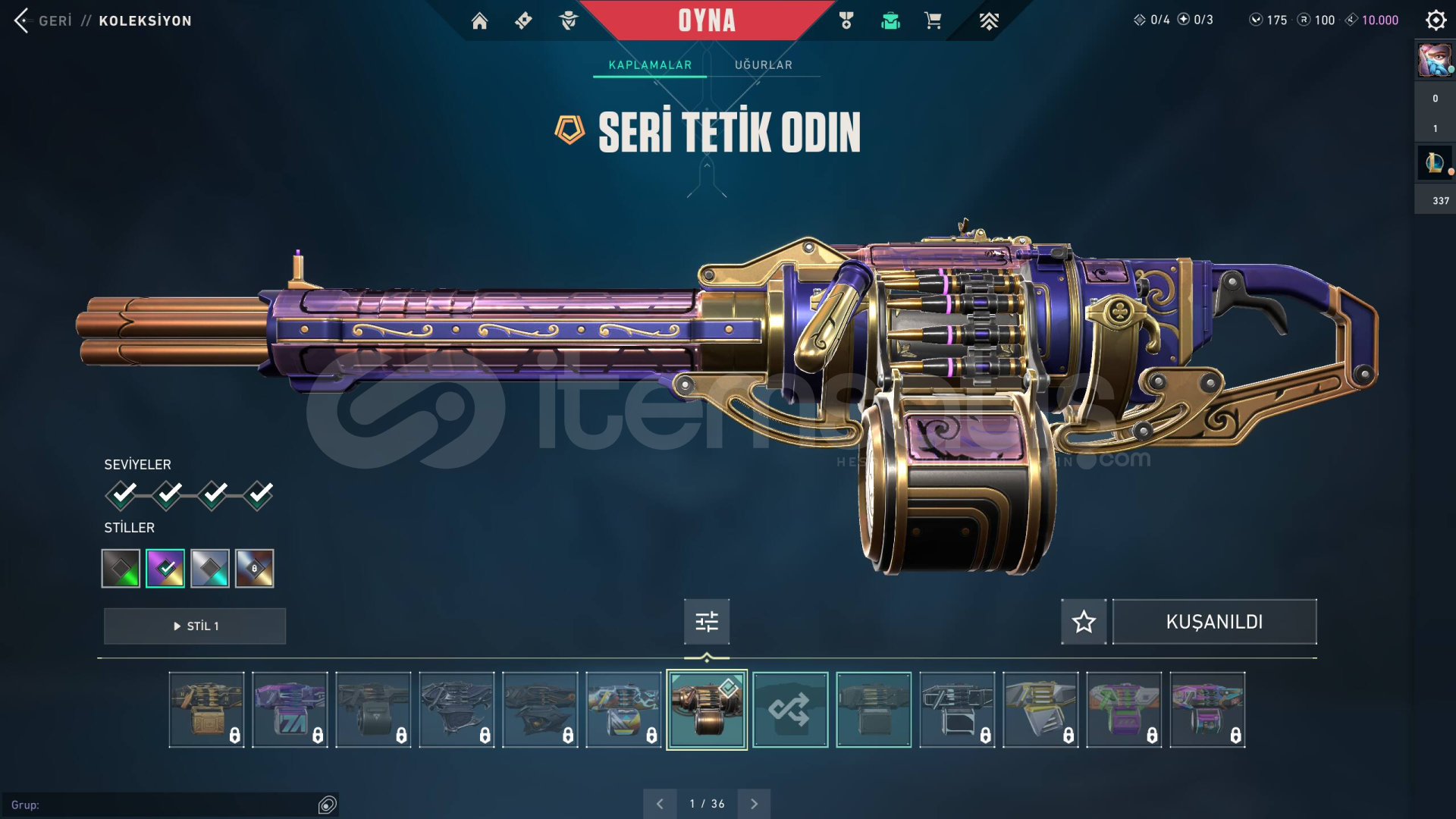
Task: Choose the cyan-corner skin variant
Action: 210,568
